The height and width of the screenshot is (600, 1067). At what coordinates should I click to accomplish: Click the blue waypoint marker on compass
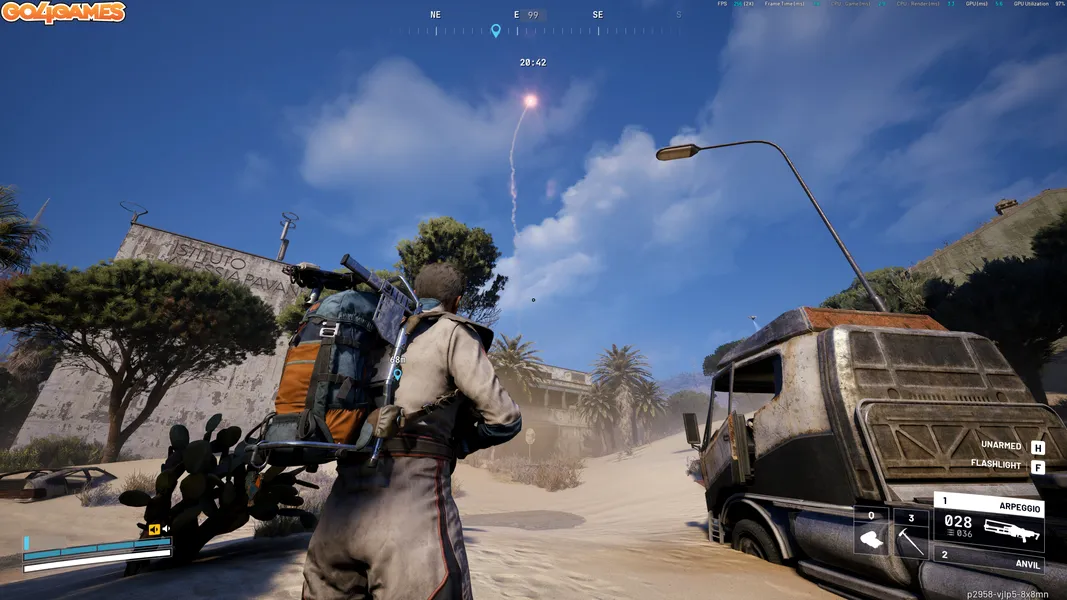495,31
